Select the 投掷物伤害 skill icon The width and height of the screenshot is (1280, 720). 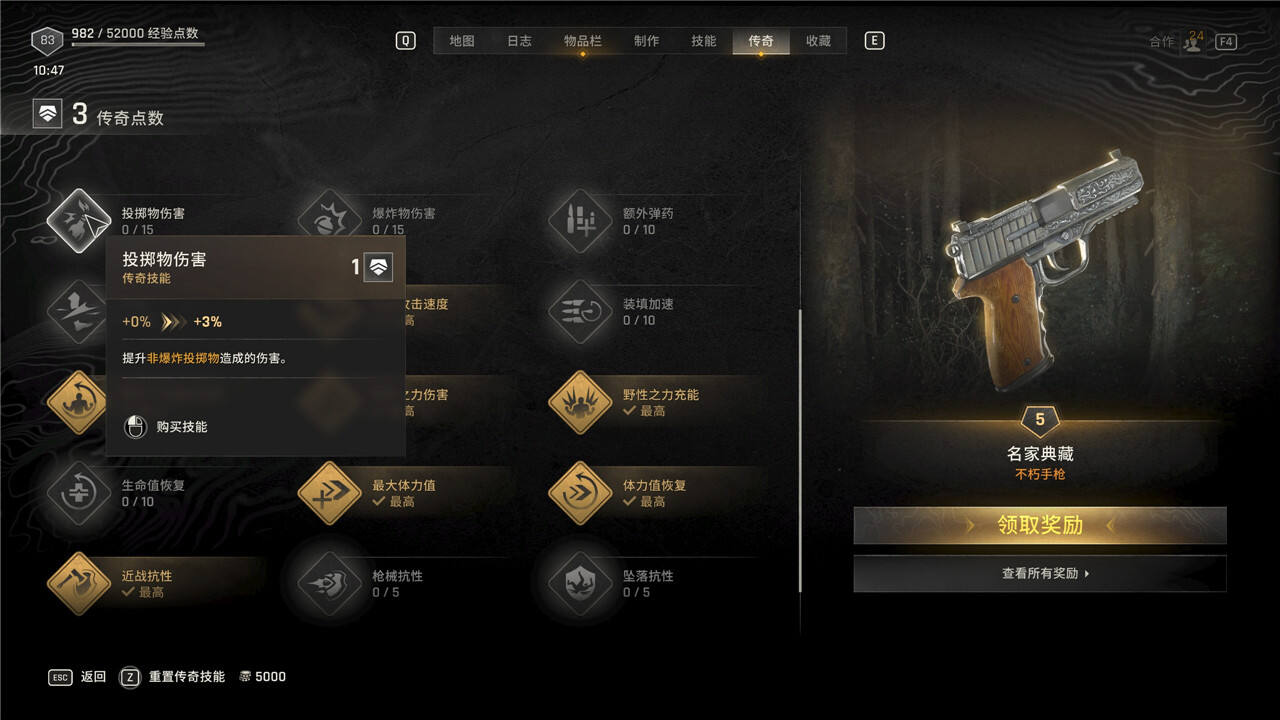pyautogui.click(x=79, y=221)
